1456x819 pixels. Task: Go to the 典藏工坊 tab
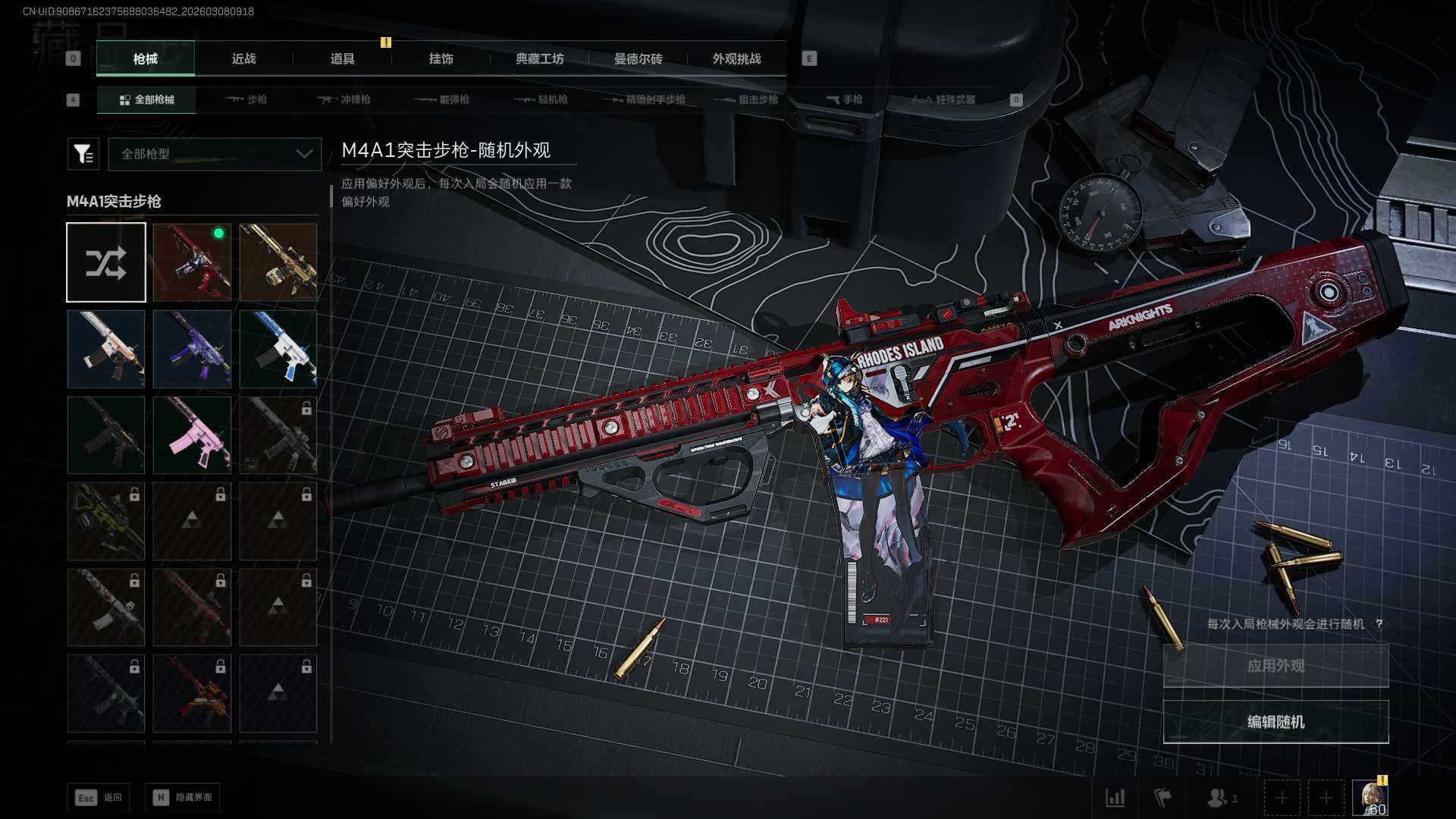tap(539, 58)
